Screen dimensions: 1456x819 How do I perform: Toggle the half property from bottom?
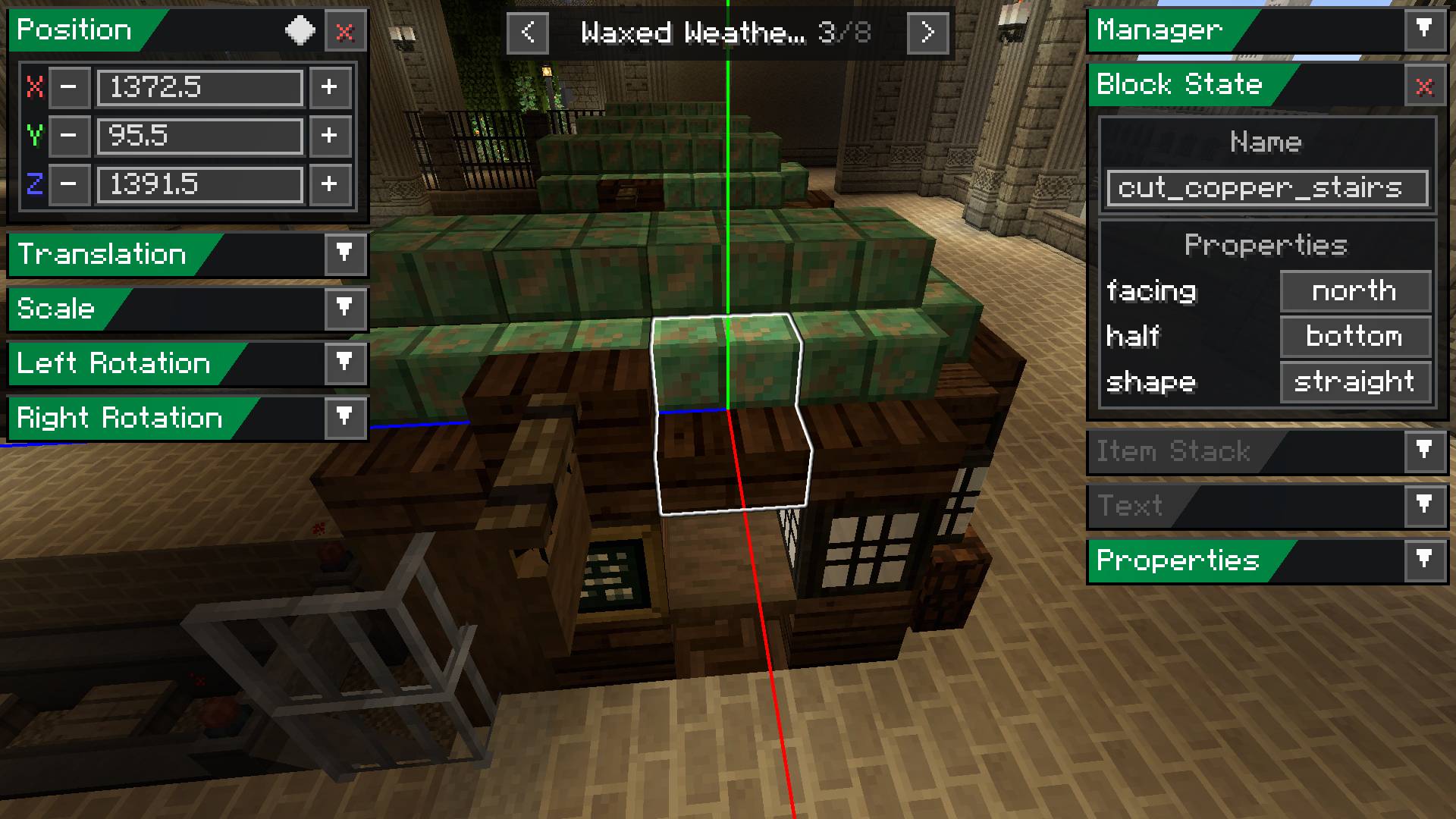click(1354, 337)
